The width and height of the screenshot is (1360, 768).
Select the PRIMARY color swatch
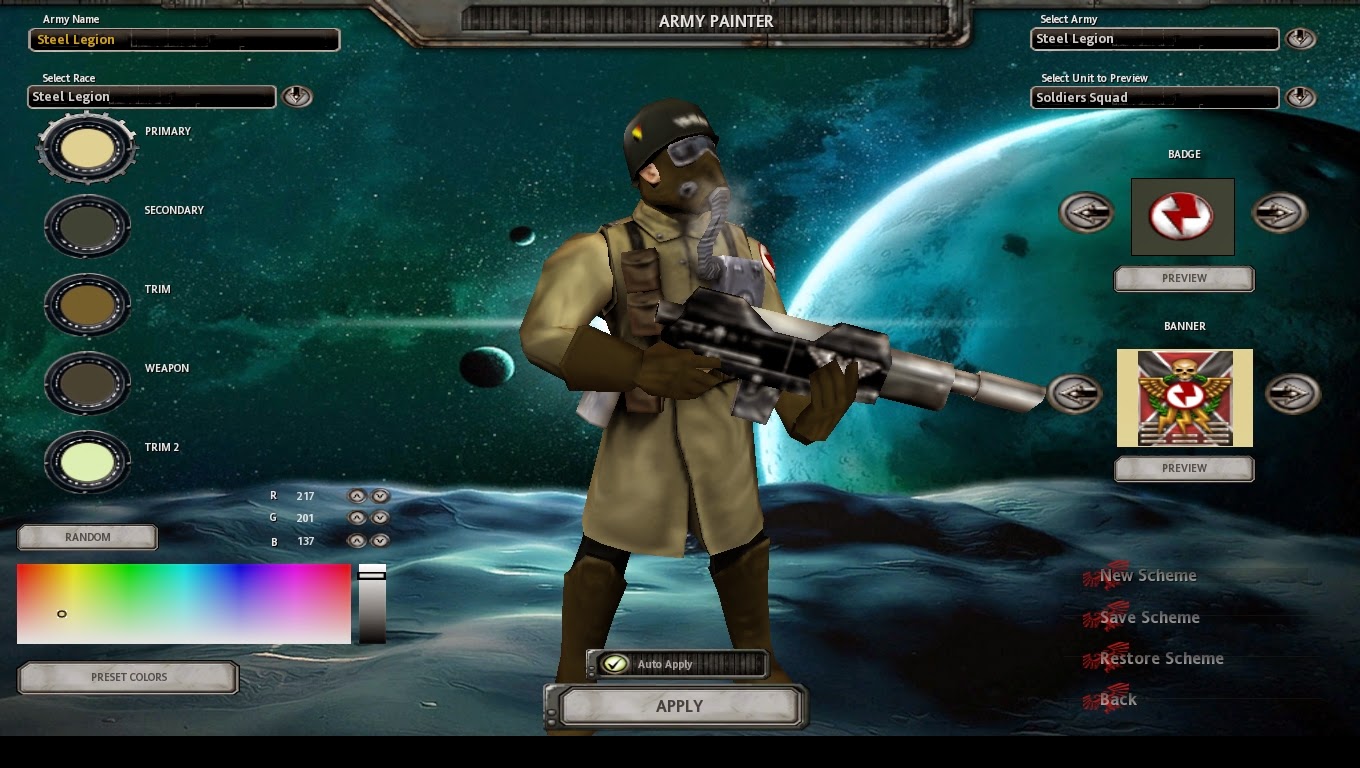click(87, 147)
